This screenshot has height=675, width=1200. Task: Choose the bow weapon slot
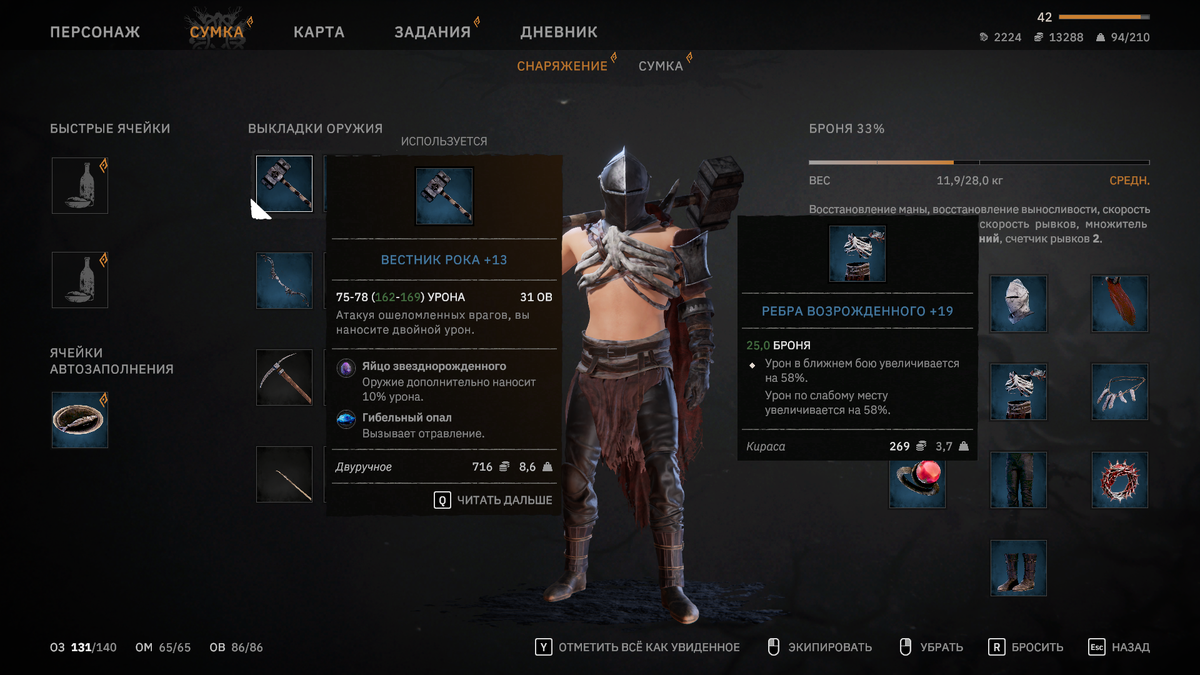click(284, 281)
